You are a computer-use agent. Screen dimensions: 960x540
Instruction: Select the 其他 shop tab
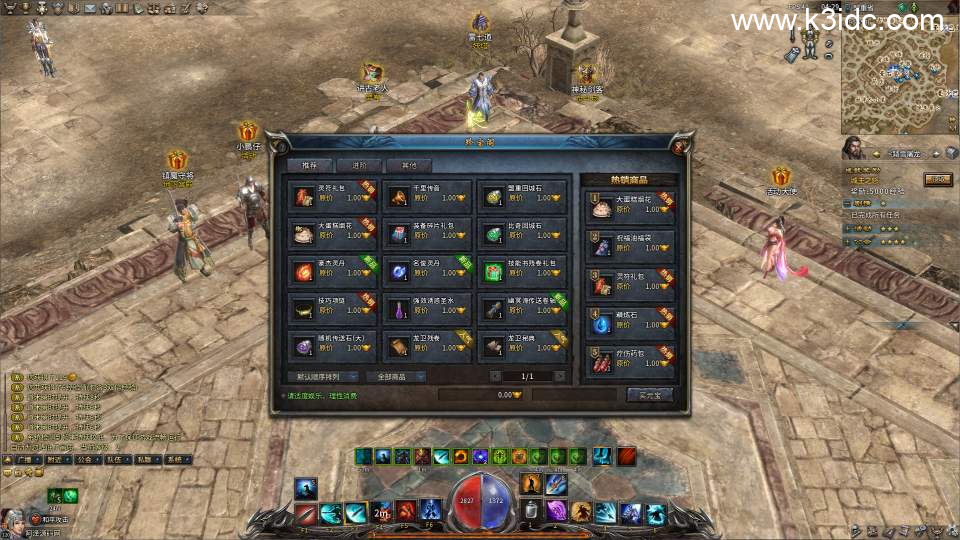(409, 165)
